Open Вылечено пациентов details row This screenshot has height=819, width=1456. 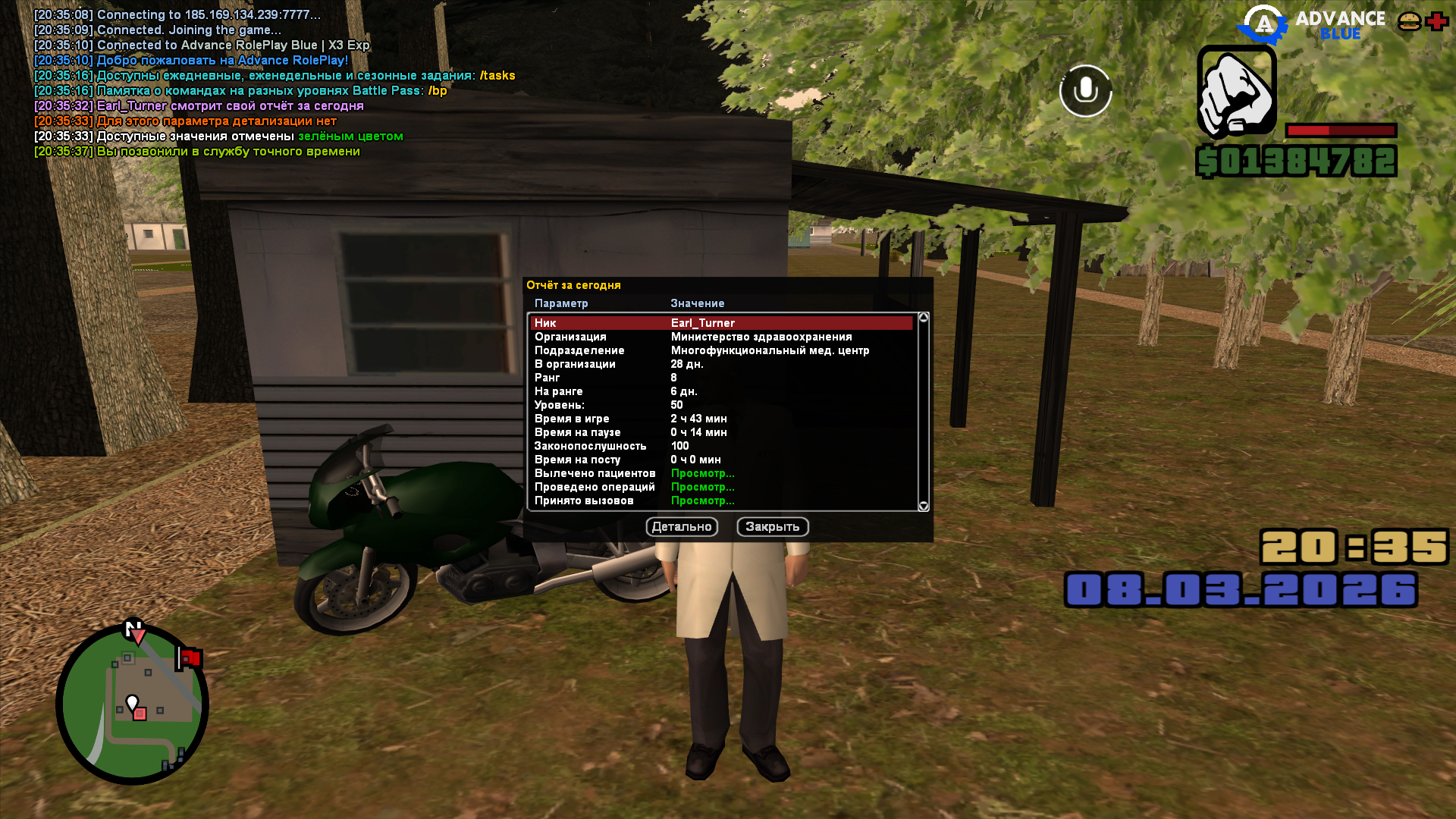(702, 473)
